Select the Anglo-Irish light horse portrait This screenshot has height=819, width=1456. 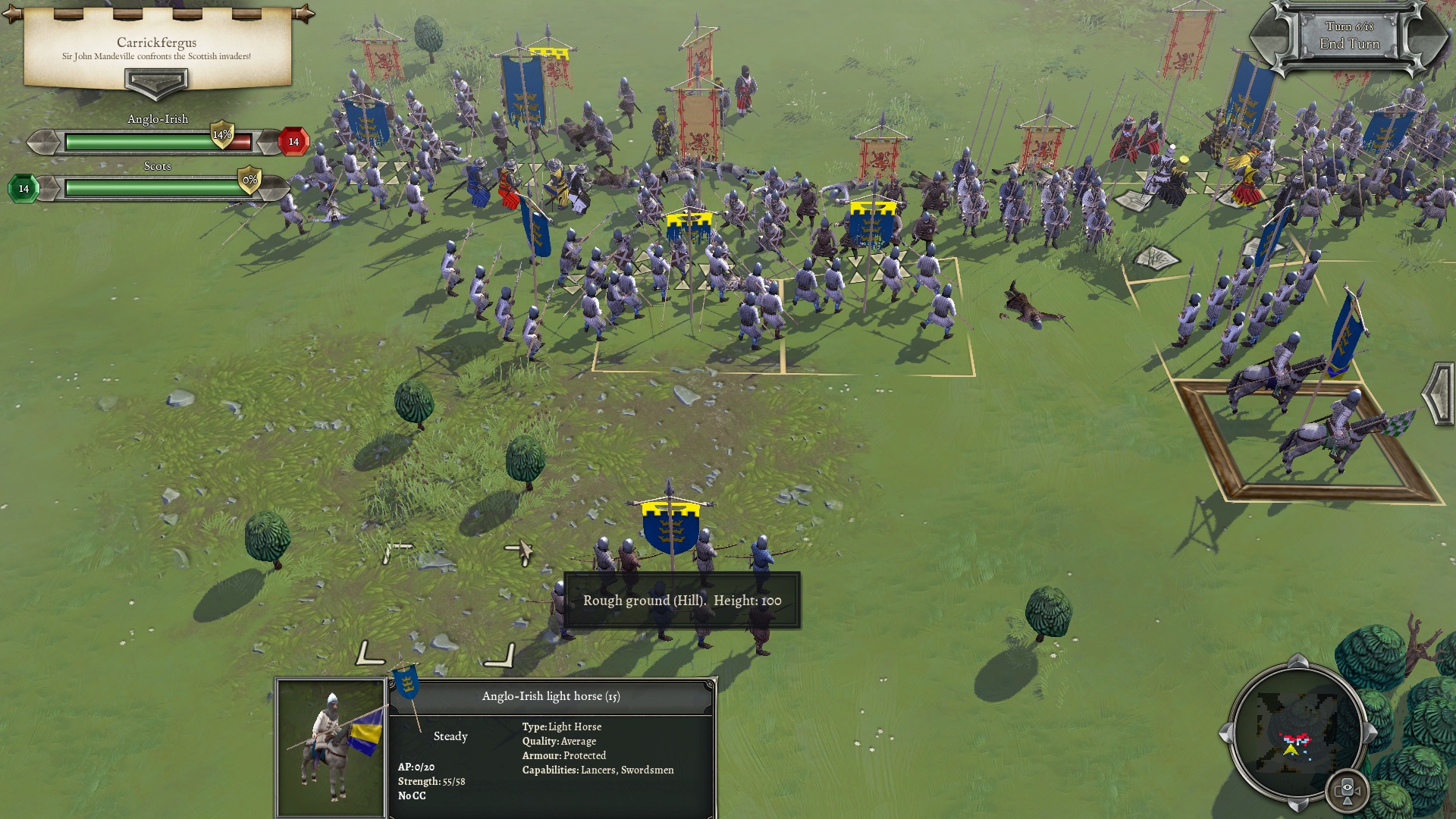click(x=331, y=748)
